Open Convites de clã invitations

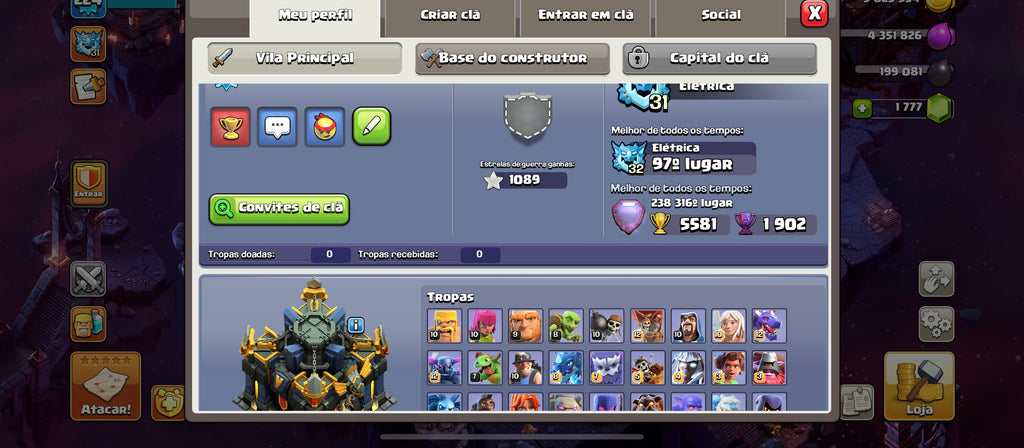coord(279,208)
